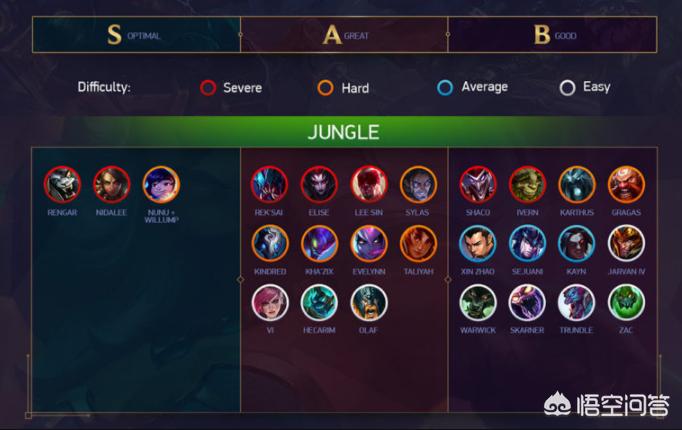Pick Zac's champion portrait
Viewport: 682px width, 430px height.
coord(626,302)
